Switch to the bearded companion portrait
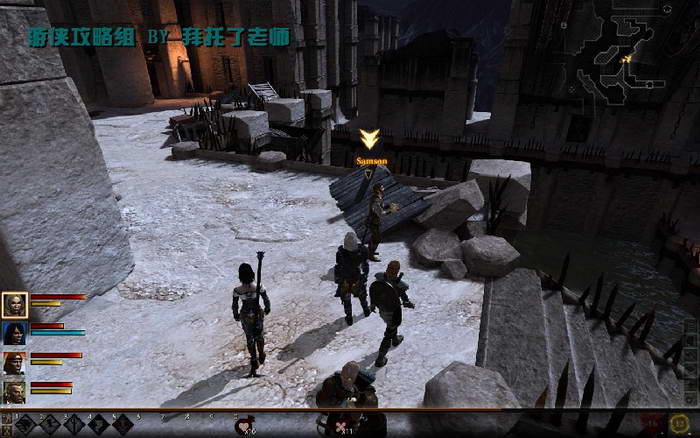This screenshot has width=700, height=438. coord(15,391)
